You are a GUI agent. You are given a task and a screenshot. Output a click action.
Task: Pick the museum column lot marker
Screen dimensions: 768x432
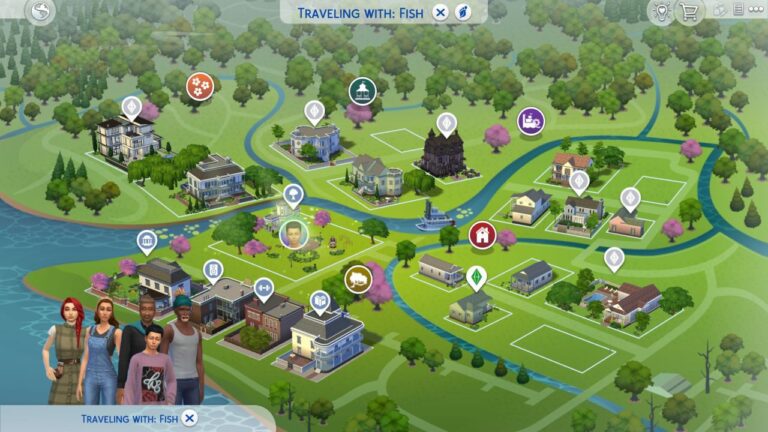click(x=147, y=242)
